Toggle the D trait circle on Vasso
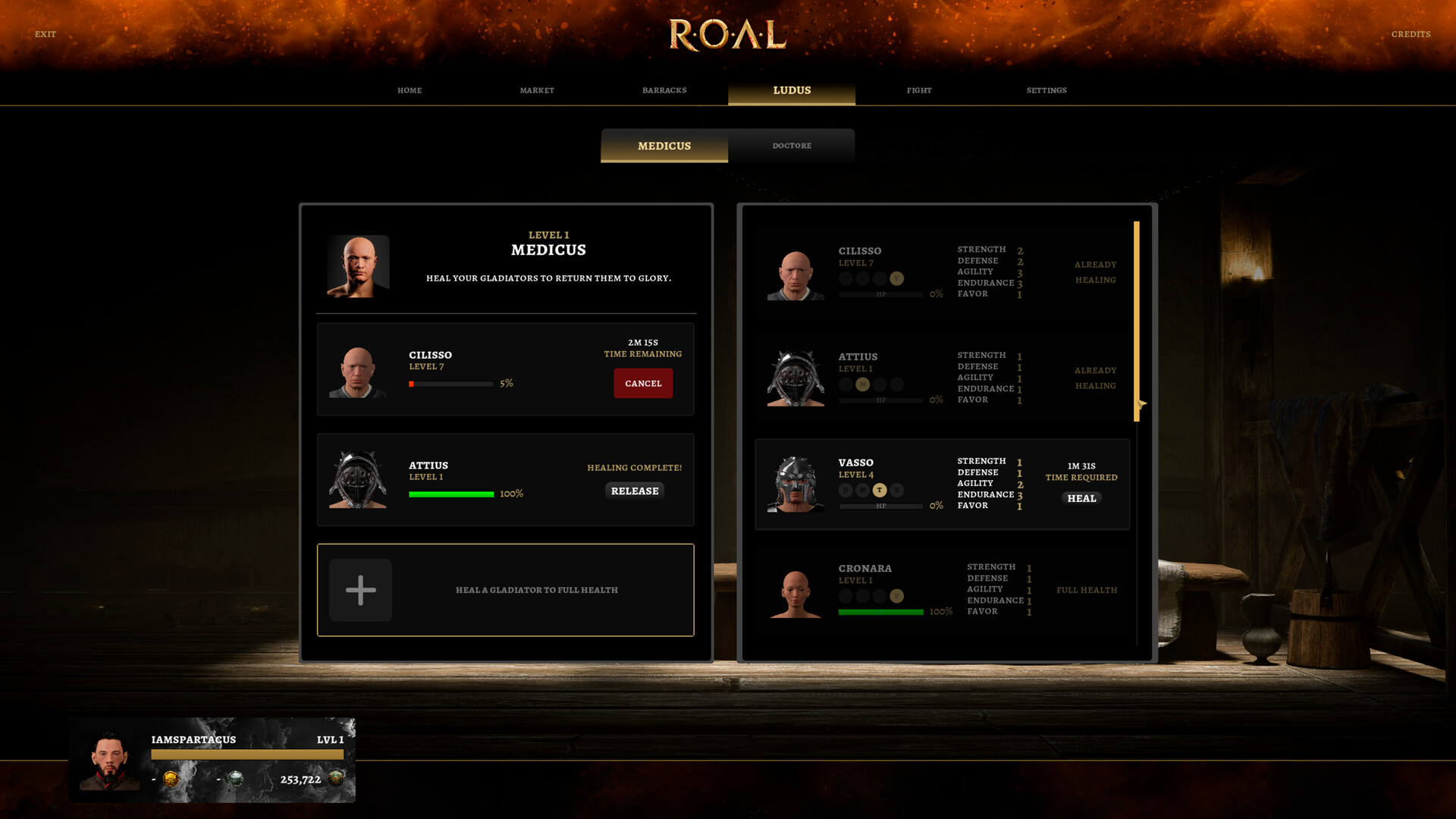 click(844, 491)
